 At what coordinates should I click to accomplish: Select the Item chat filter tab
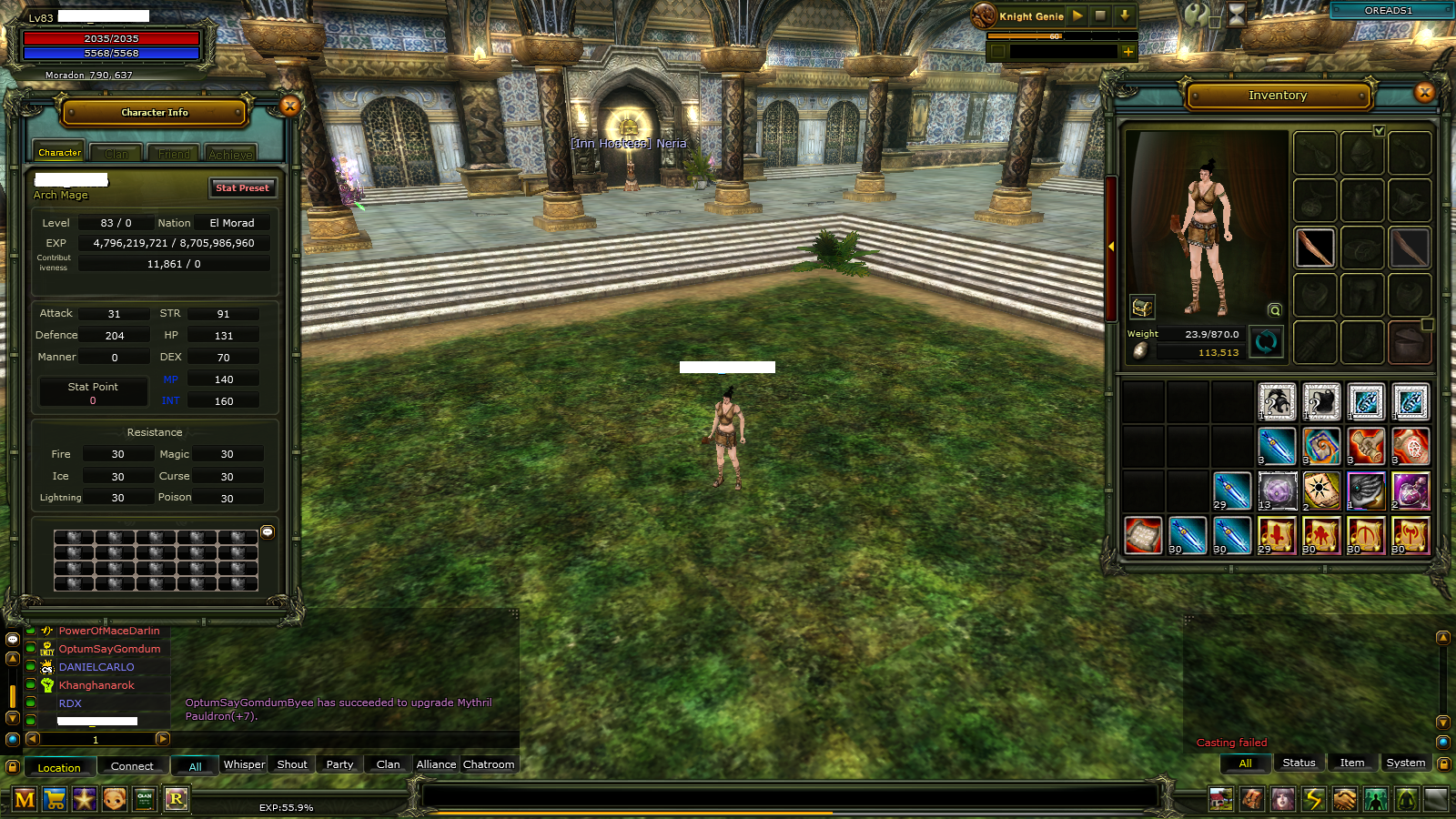[x=1352, y=763]
